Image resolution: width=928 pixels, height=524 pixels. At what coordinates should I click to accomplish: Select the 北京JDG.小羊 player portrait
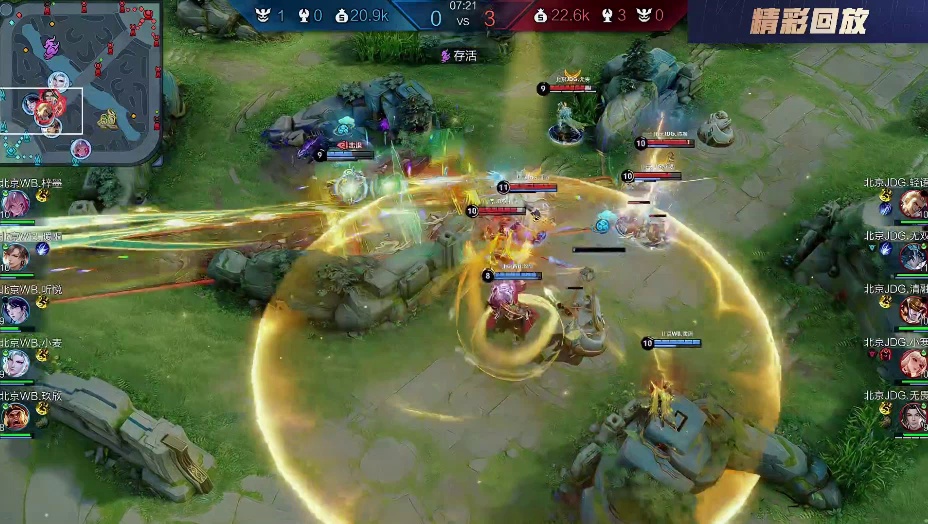pos(912,364)
